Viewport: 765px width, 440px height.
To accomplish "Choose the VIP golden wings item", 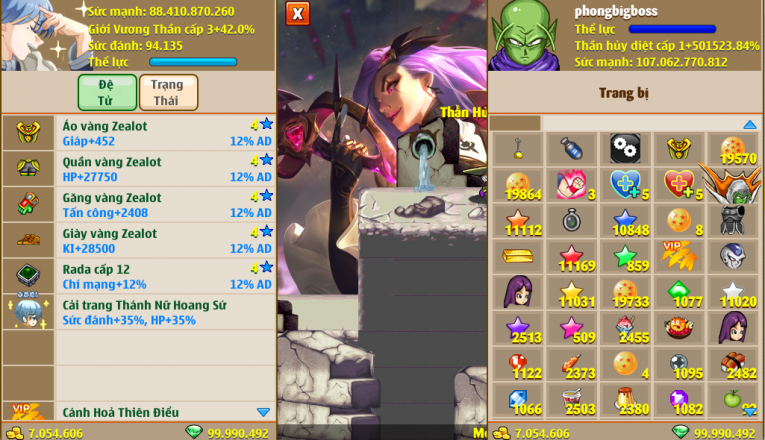I will [679, 256].
